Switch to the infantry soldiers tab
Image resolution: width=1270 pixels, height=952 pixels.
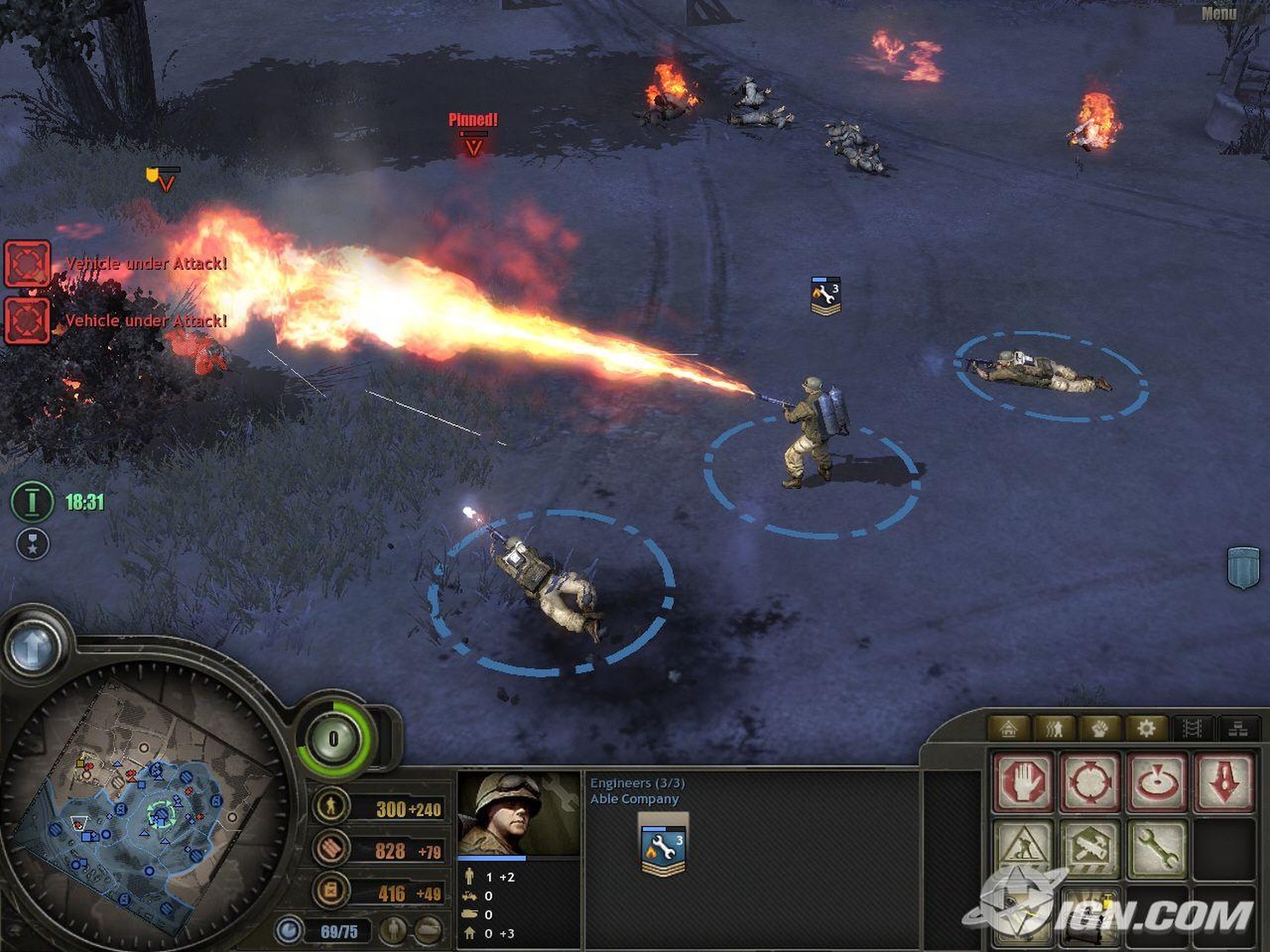click(1055, 728)
